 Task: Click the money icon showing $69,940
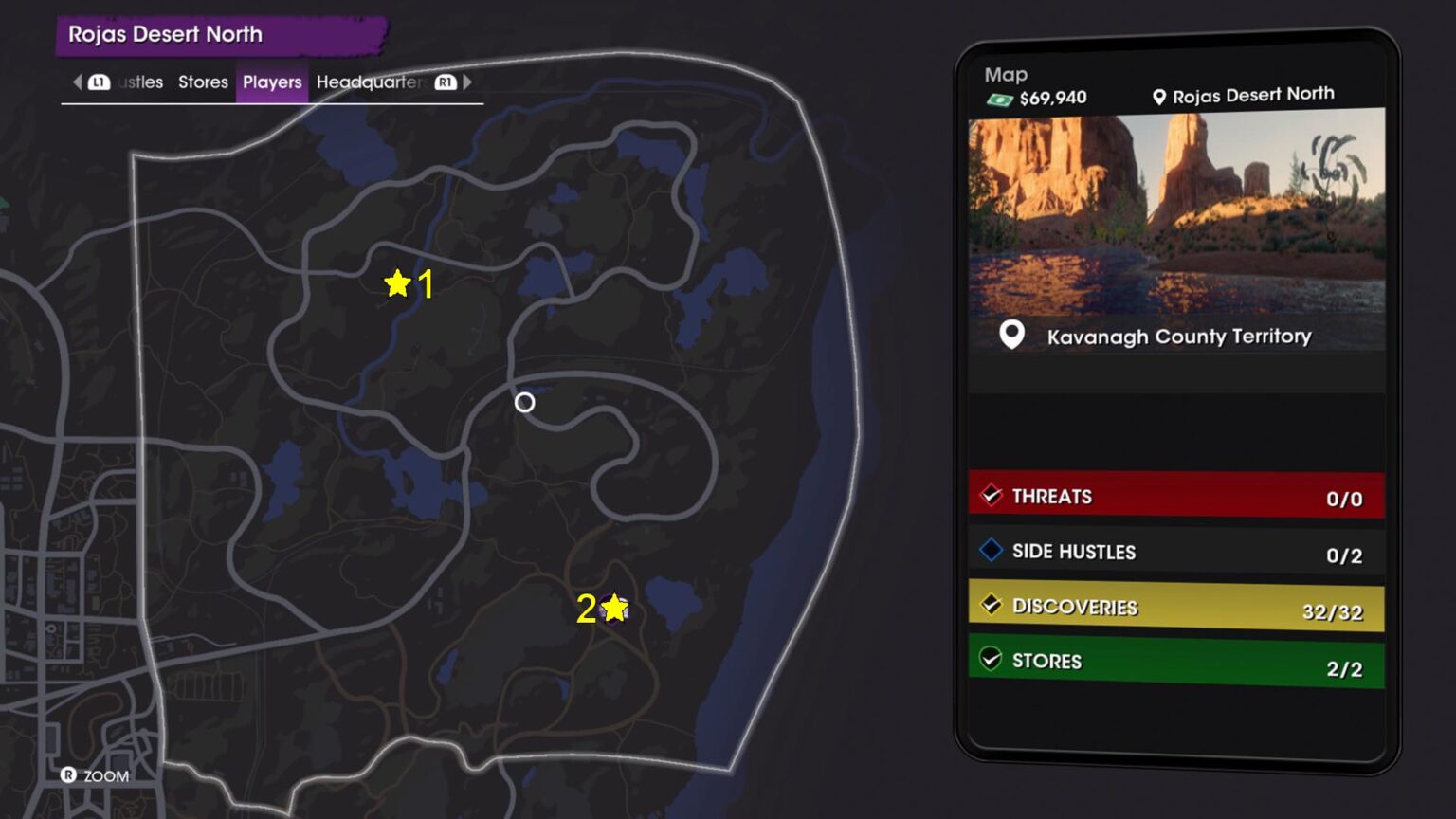1001,97
